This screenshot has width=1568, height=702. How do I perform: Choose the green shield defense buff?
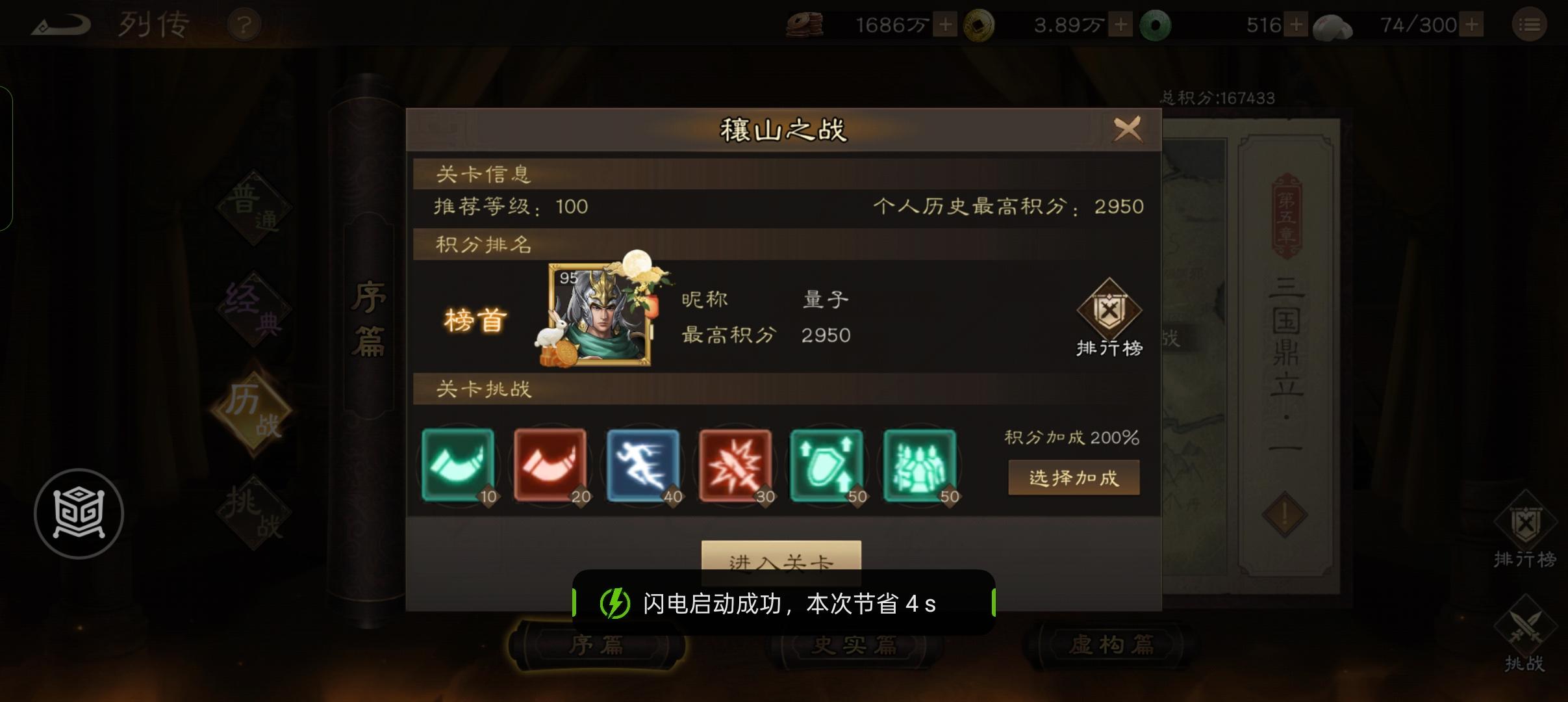828,465
